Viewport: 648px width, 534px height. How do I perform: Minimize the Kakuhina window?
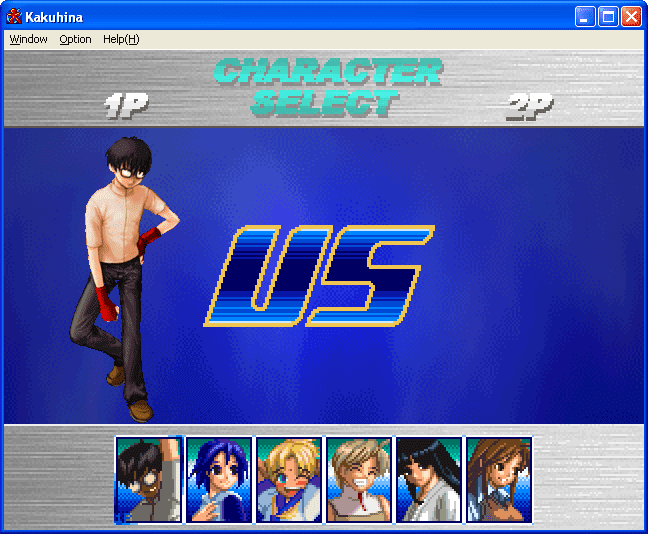pyautogui.click(x=585, y=16)
